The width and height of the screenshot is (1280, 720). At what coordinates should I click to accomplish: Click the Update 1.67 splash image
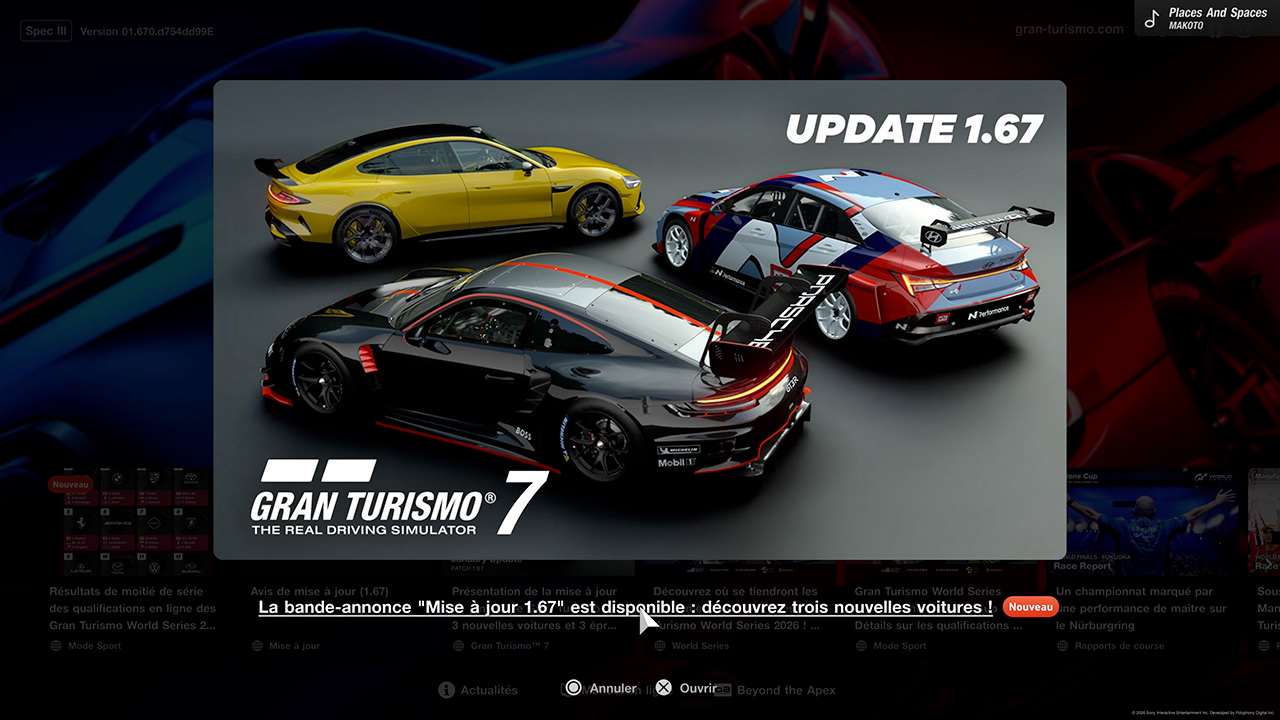click(x=640, y=320)
